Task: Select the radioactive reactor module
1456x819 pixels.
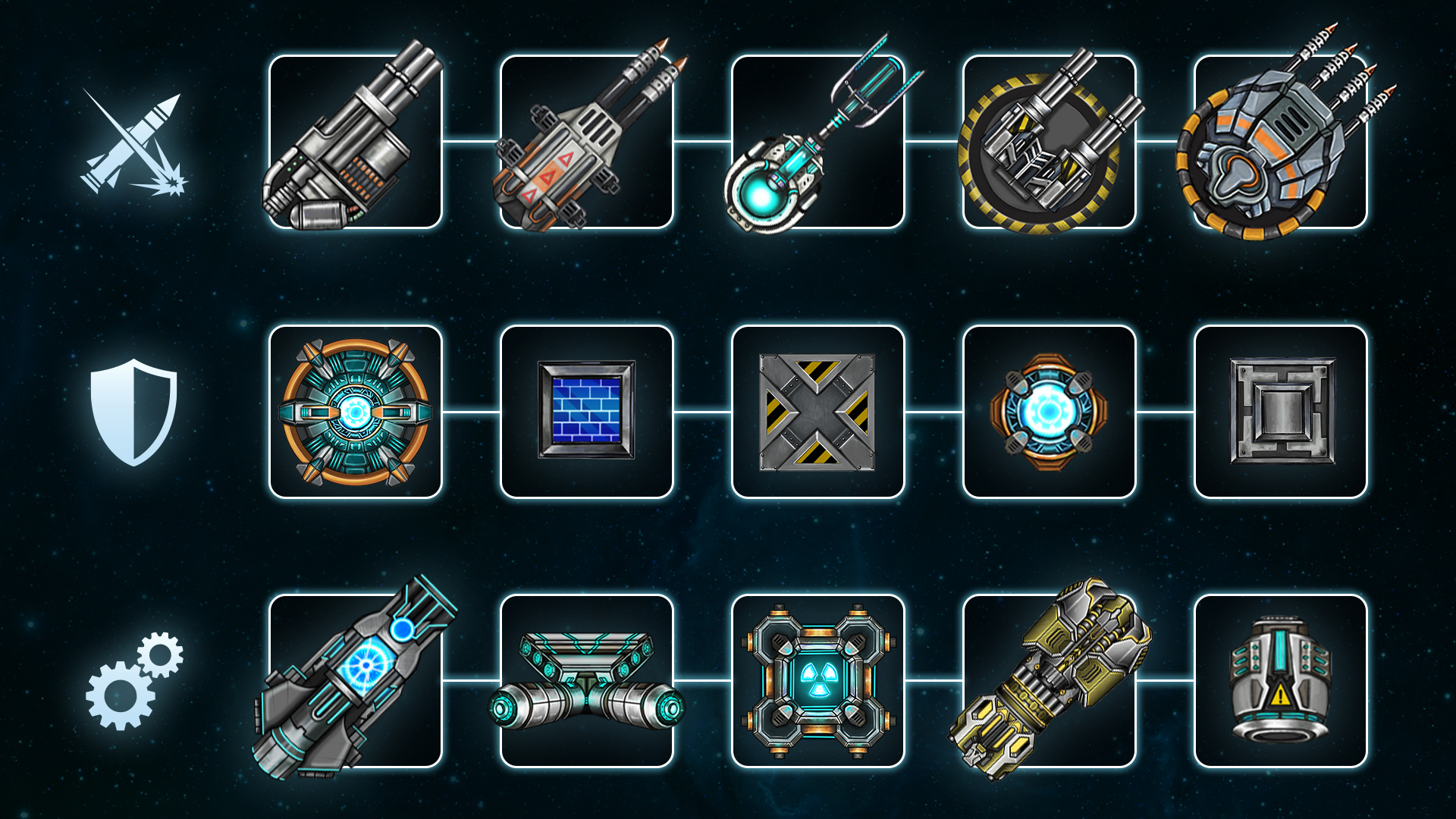Action: [x=817, y=681]
